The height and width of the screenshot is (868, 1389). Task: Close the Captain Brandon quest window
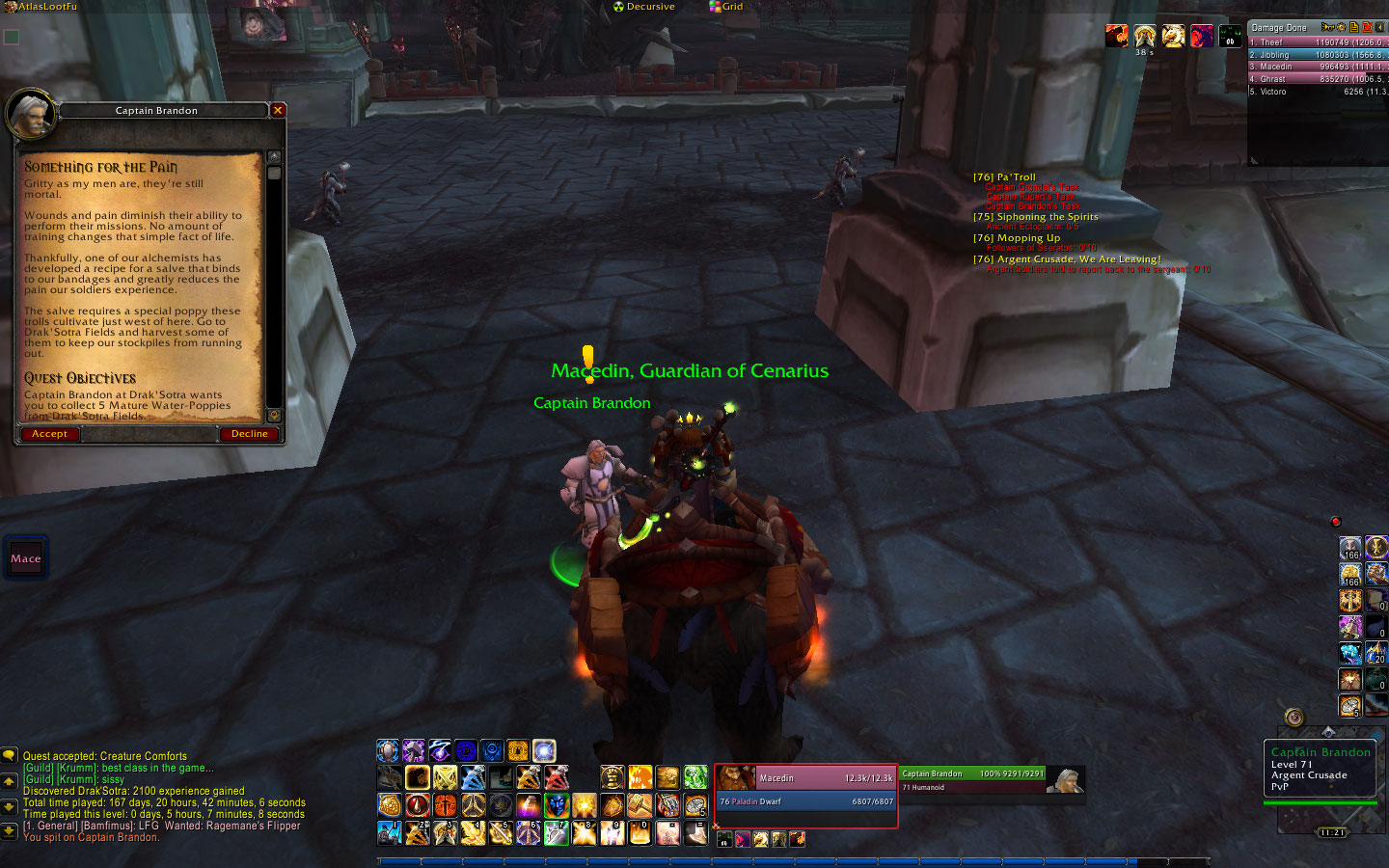pyautogui.click(x=278, y=111)
